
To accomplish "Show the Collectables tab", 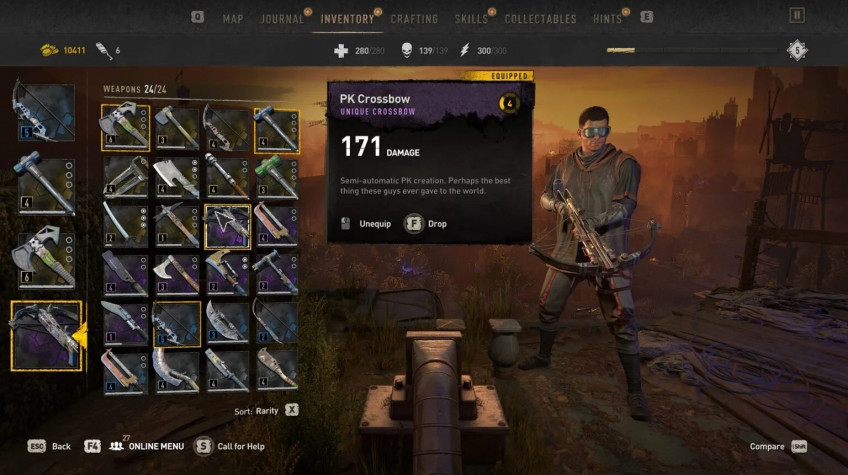I will pyautogui.click(x=540, y=19).
